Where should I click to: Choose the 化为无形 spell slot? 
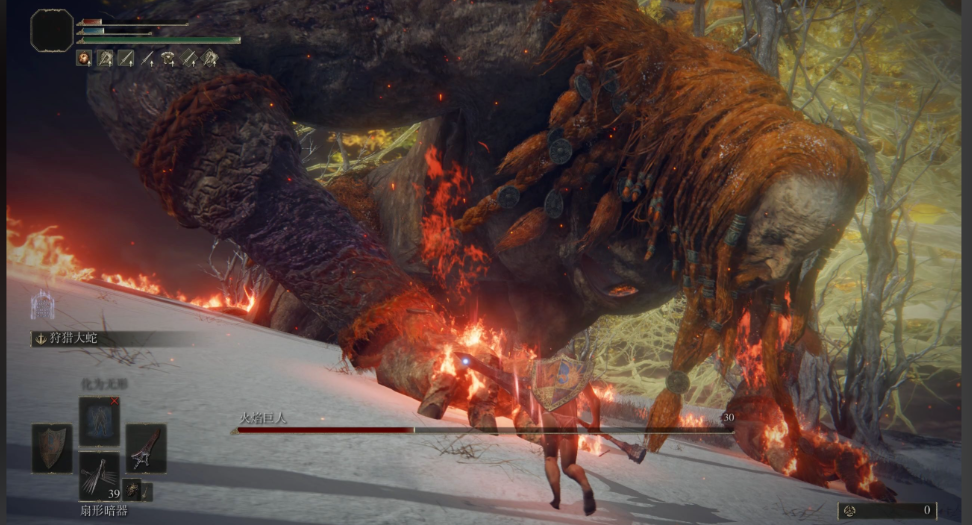coord(100,420)
